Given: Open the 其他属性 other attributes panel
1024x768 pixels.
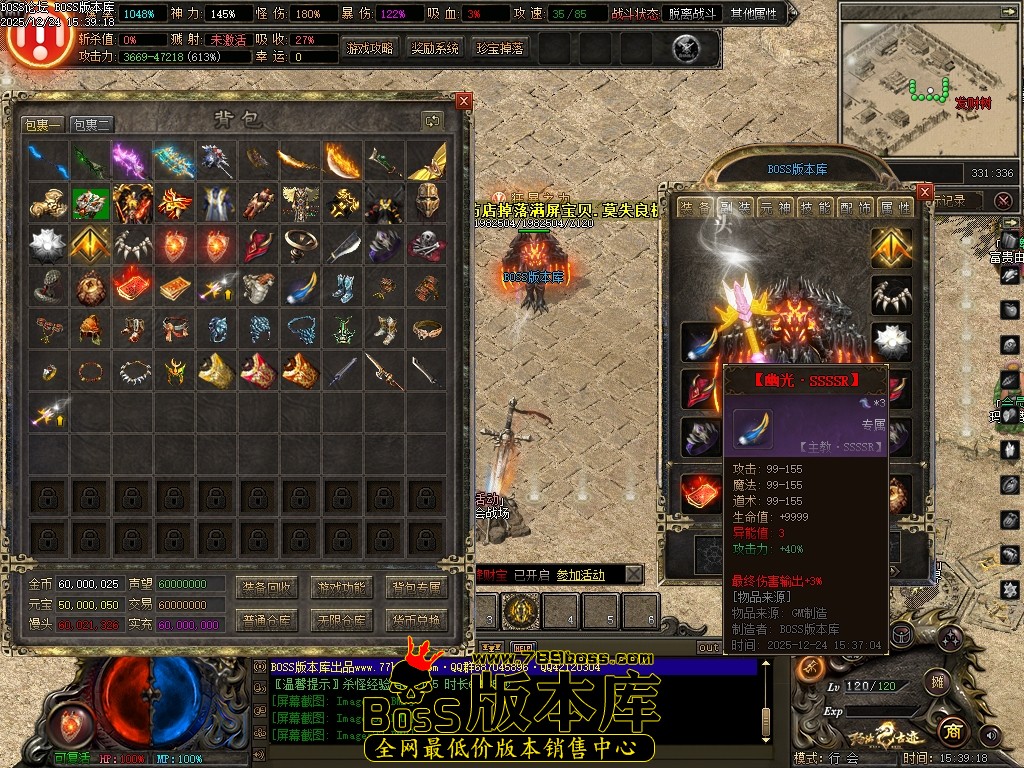Looking at the screenshot, I should (756, 14).
